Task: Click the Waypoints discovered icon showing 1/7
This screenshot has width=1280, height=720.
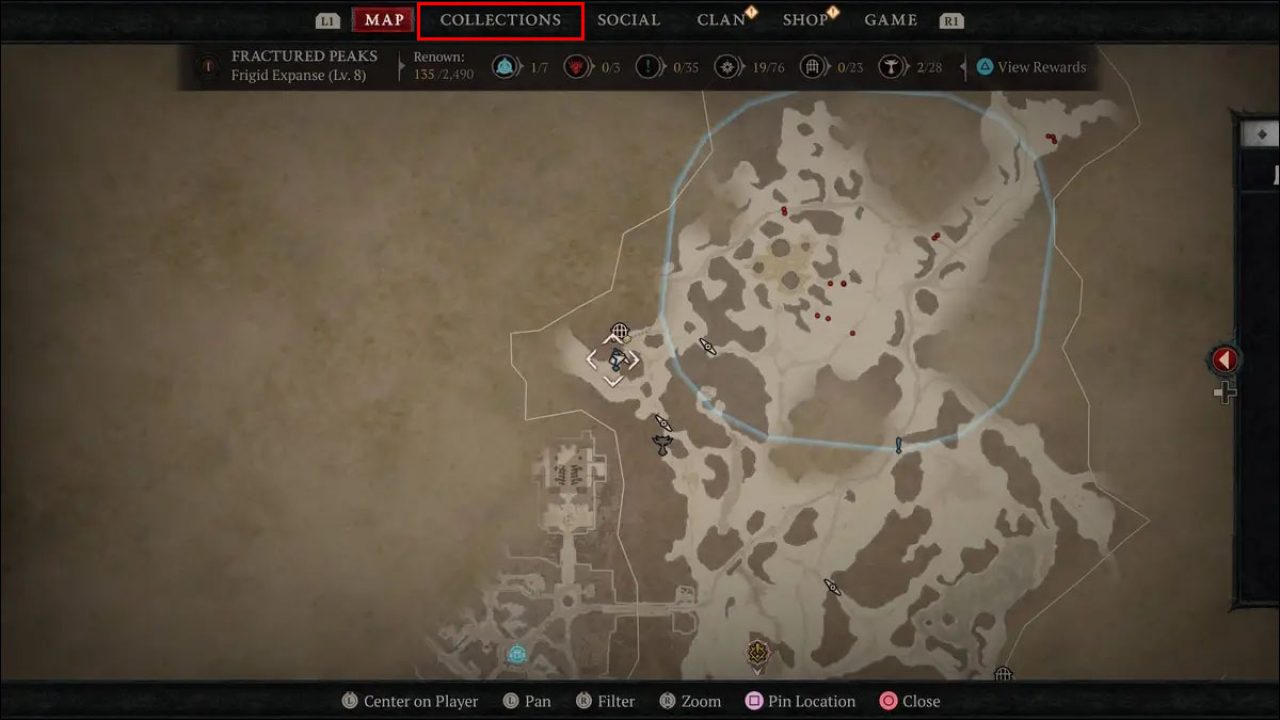Action: click(506, 67)
